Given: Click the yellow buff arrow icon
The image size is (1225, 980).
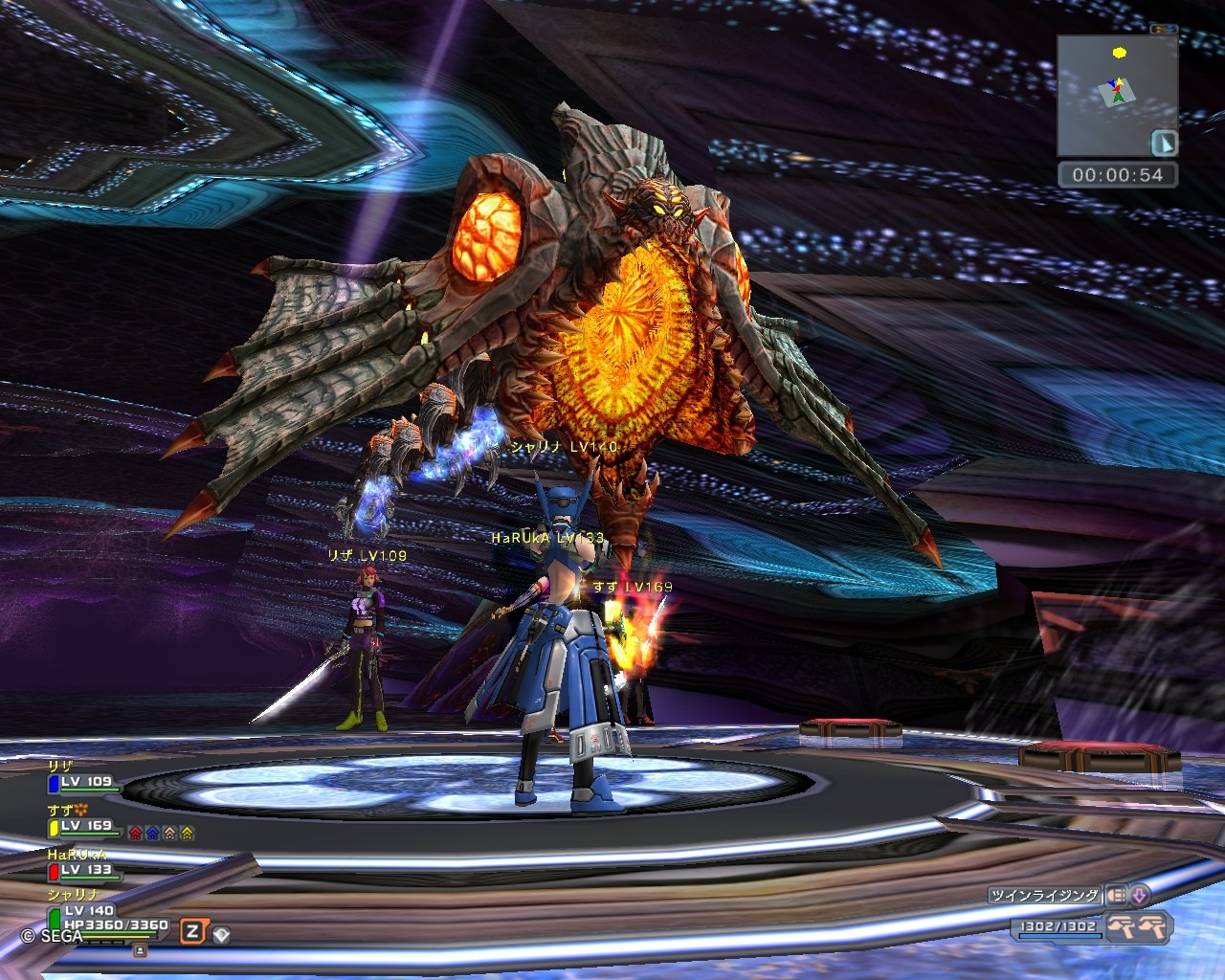Looking at the screenshot, I should coord(187,833).
